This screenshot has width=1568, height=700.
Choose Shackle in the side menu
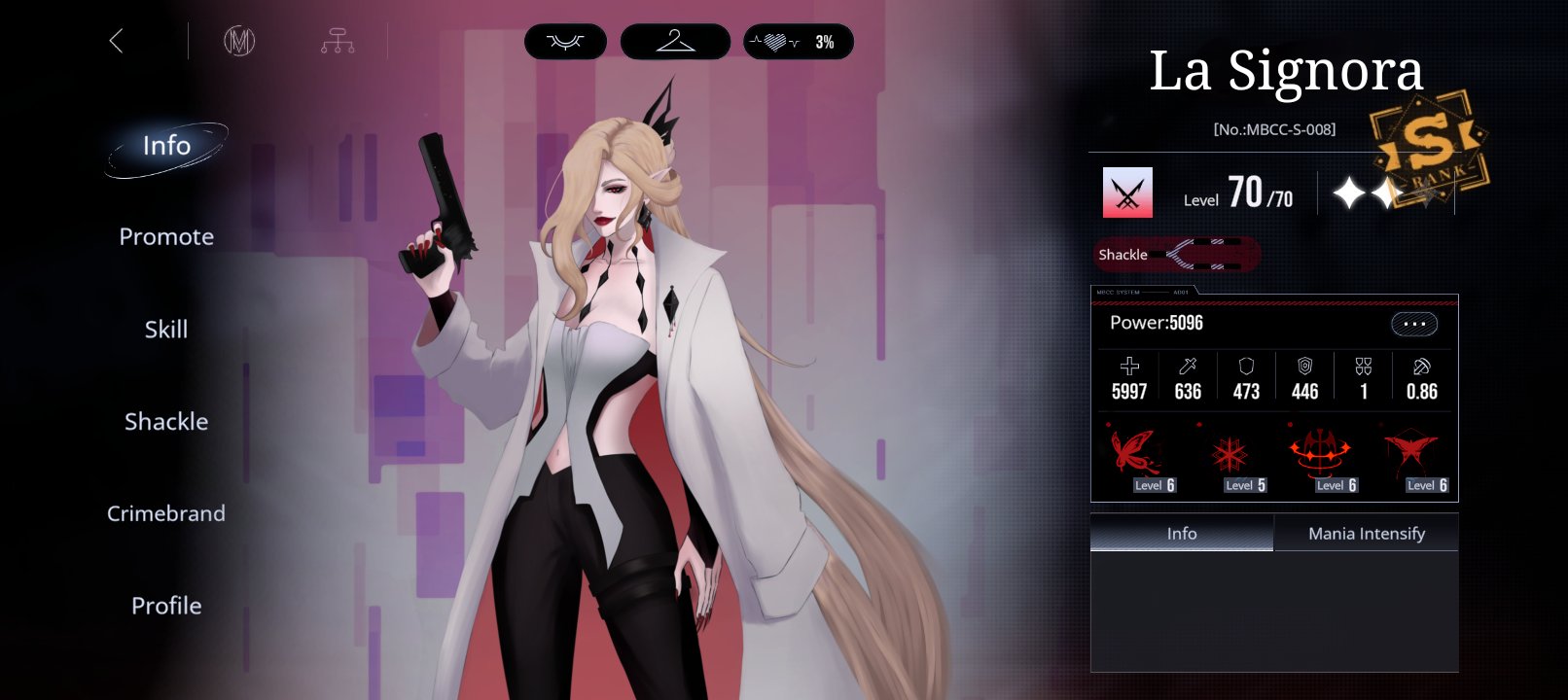pos(166,422)
